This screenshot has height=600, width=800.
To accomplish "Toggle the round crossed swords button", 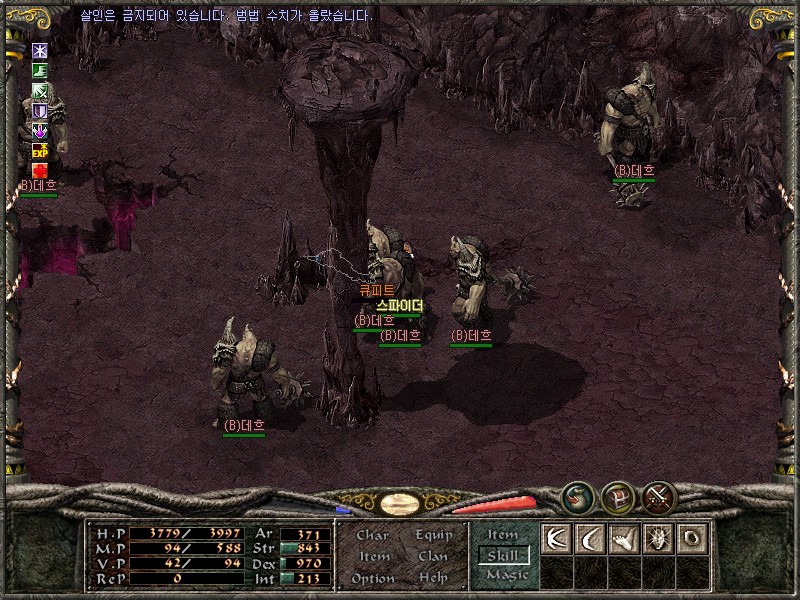I will (659, 496).
